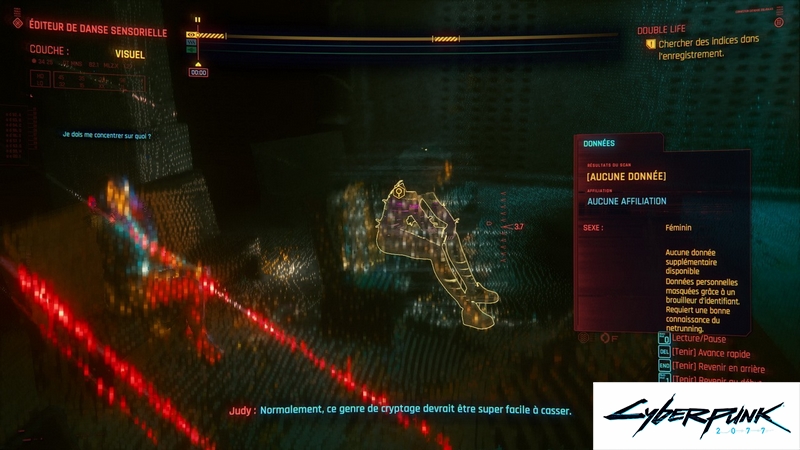Image resolution: width=800 pixels, height=450 pixels.
Task: Select the VISUEL layer label
Action: click(130, 54)
